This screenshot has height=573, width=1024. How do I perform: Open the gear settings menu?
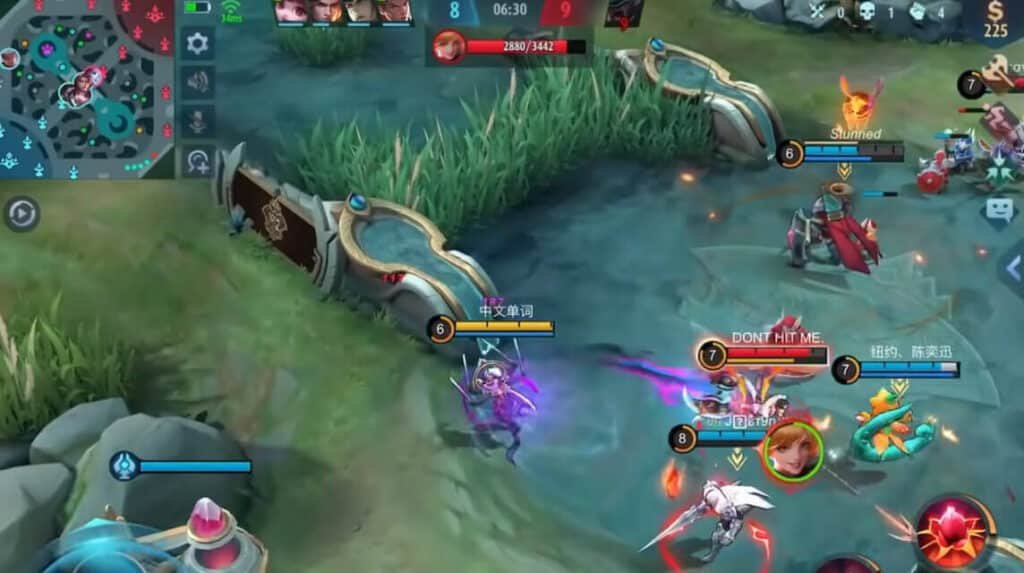click(x=198, y=43)
